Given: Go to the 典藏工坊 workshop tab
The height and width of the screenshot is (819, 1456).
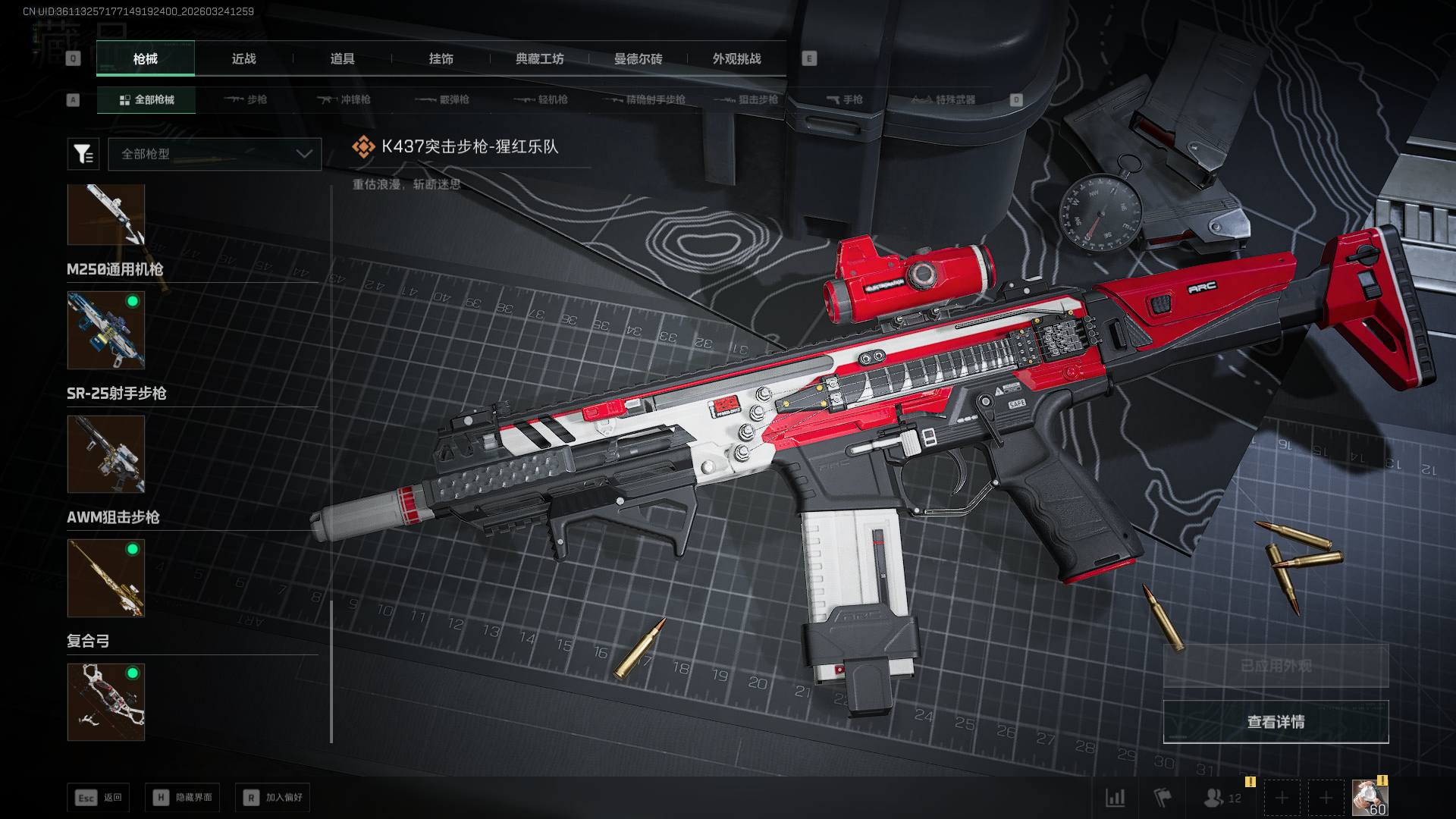Looking at the screenshot, I should (539, 59).
